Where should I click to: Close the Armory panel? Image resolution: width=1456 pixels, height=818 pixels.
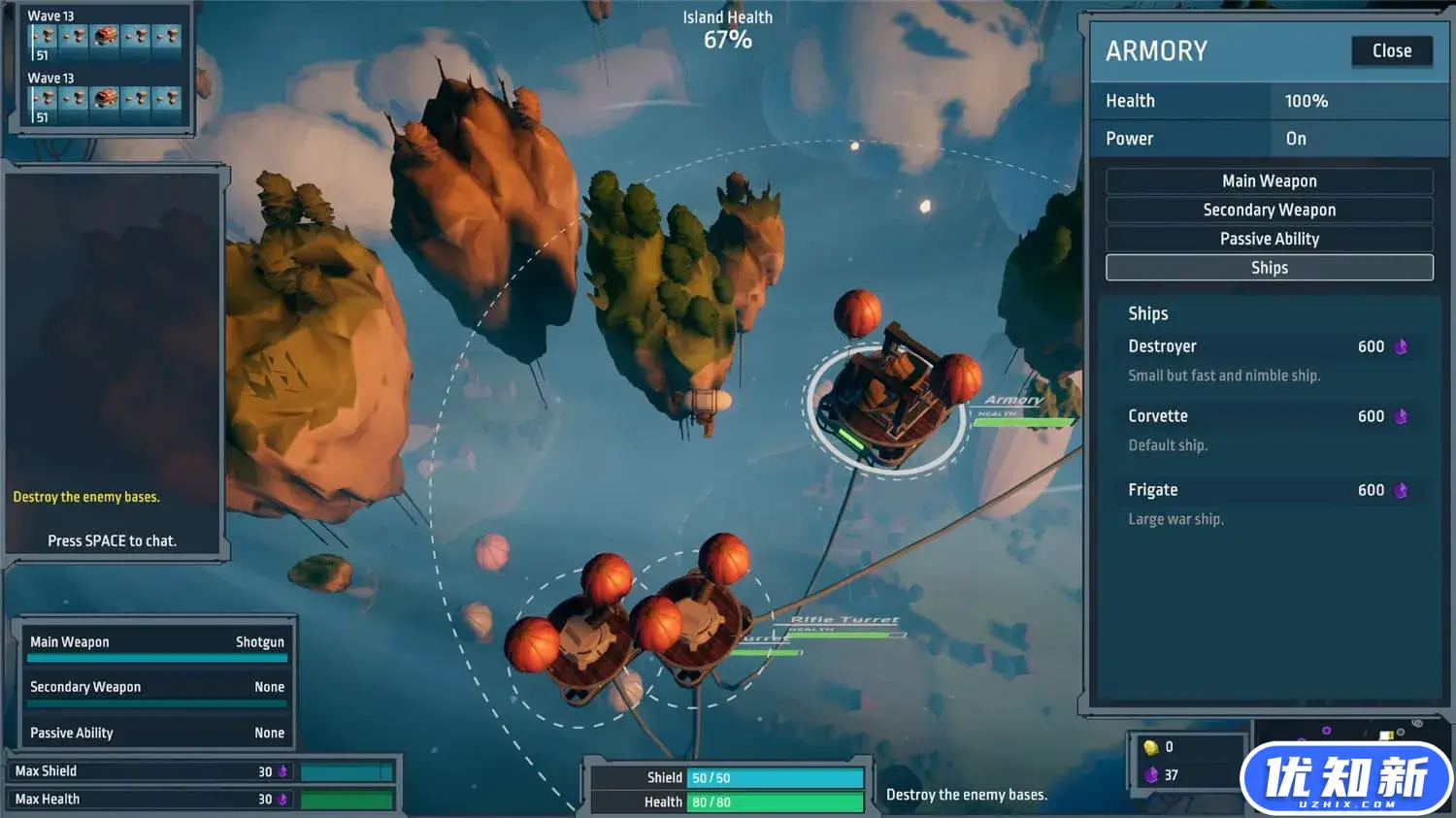coord(1391,51)
